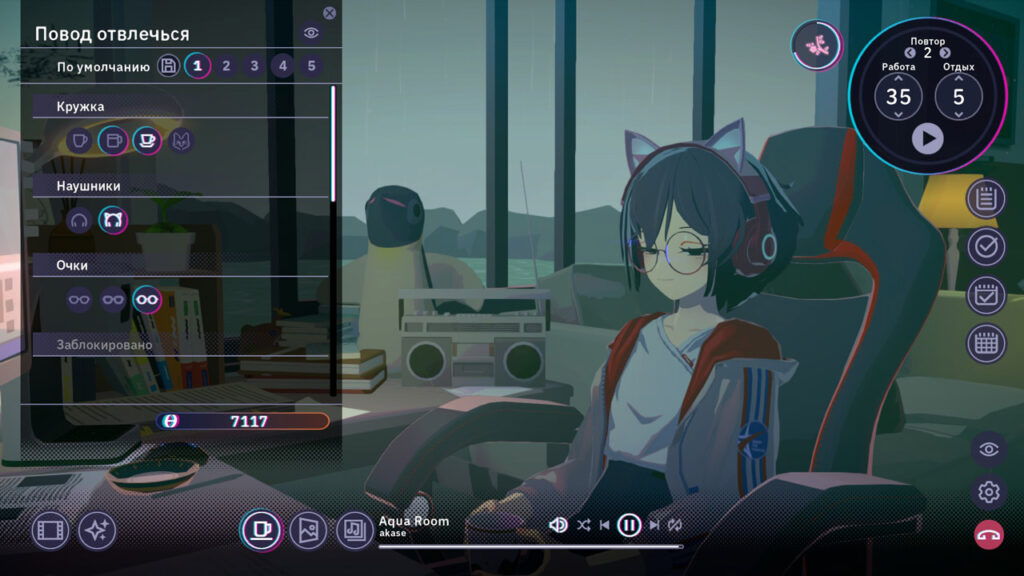Start the pomodoro timer with the play button
Screen dimensions: 1024x576
pyautogui.click(x=927, y=138)
